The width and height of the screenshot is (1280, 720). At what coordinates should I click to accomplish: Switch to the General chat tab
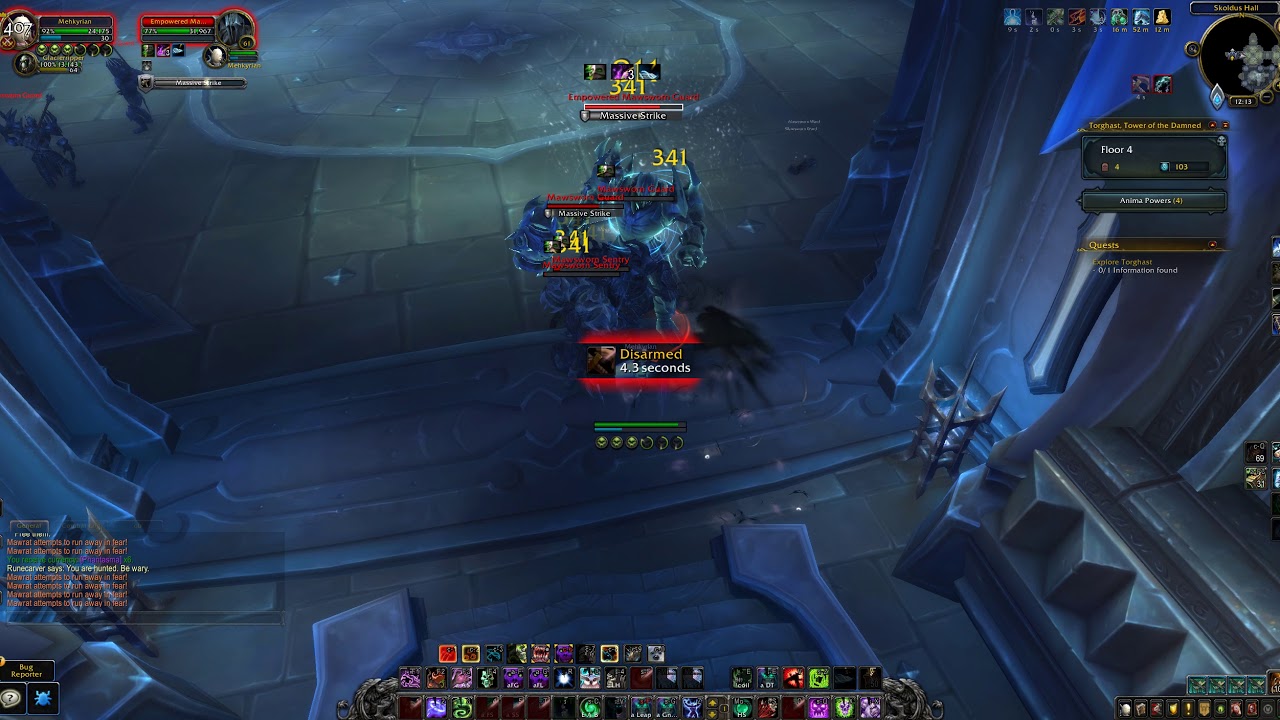click(30, 524)
